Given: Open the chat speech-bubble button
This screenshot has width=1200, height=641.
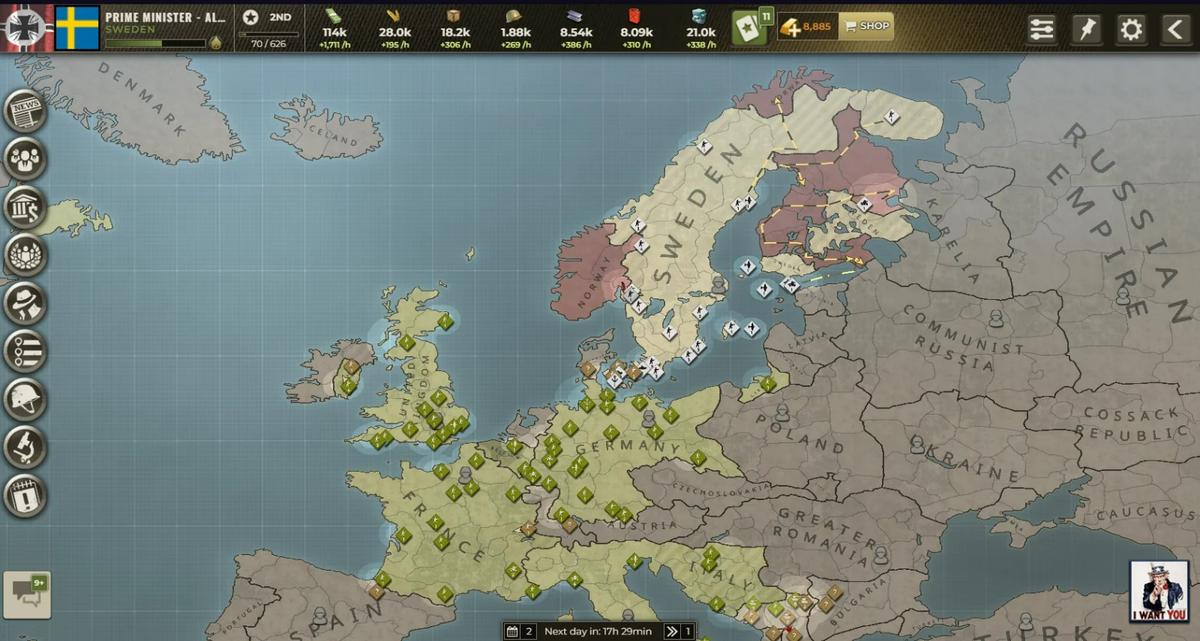Looking at the screenshot, I should pos(27,595).
